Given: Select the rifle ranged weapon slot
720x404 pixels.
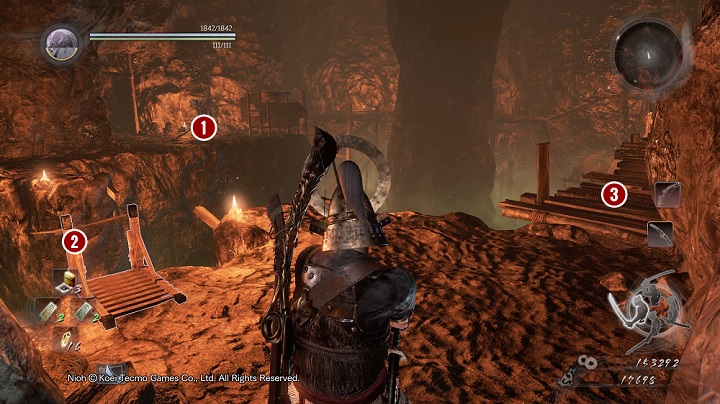Looking at the screenshot, I should 660,234.
